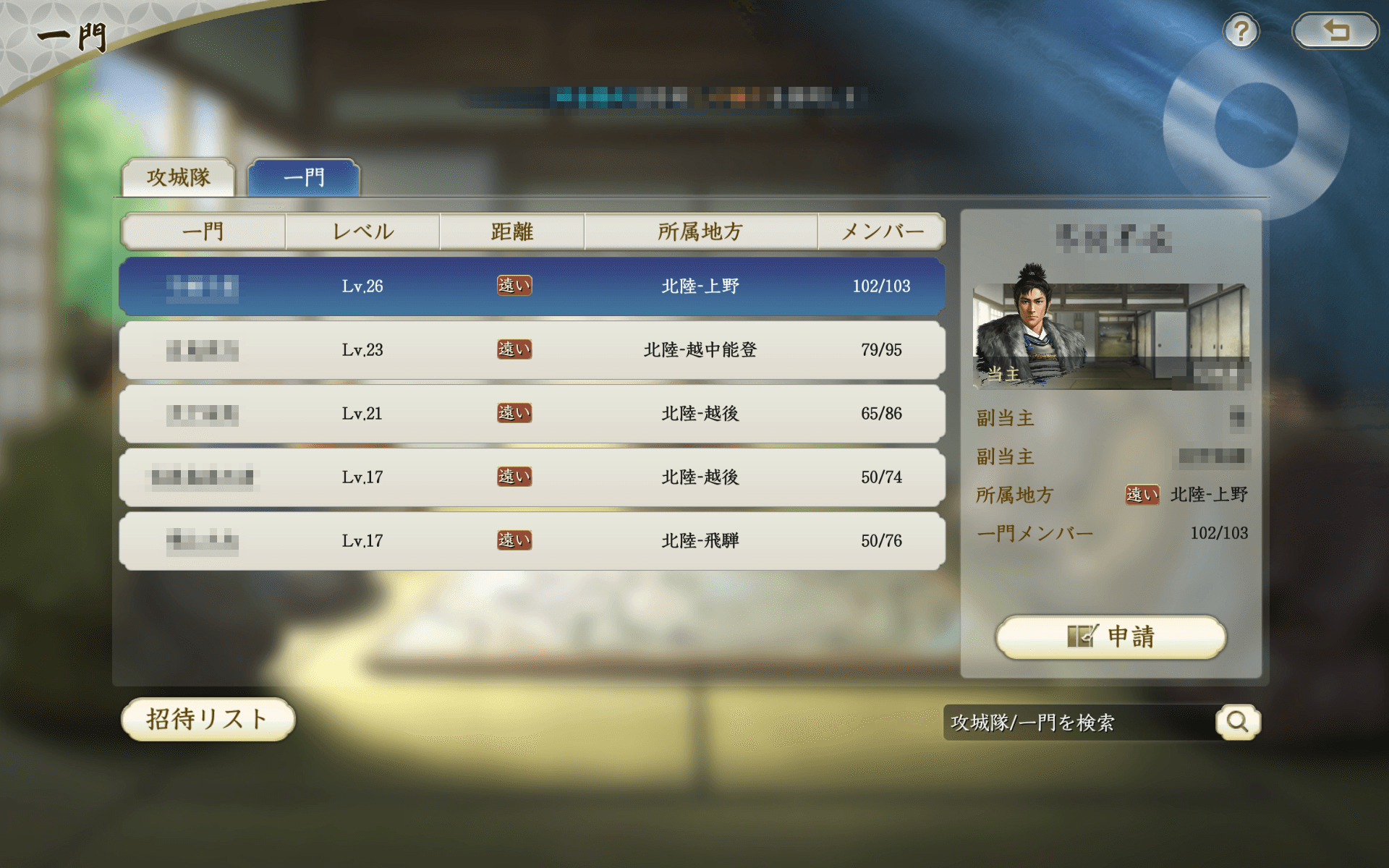Click the 遠い distance badge on Lv.26 clan
The image size is (1389, 868).
pos(514,286)
